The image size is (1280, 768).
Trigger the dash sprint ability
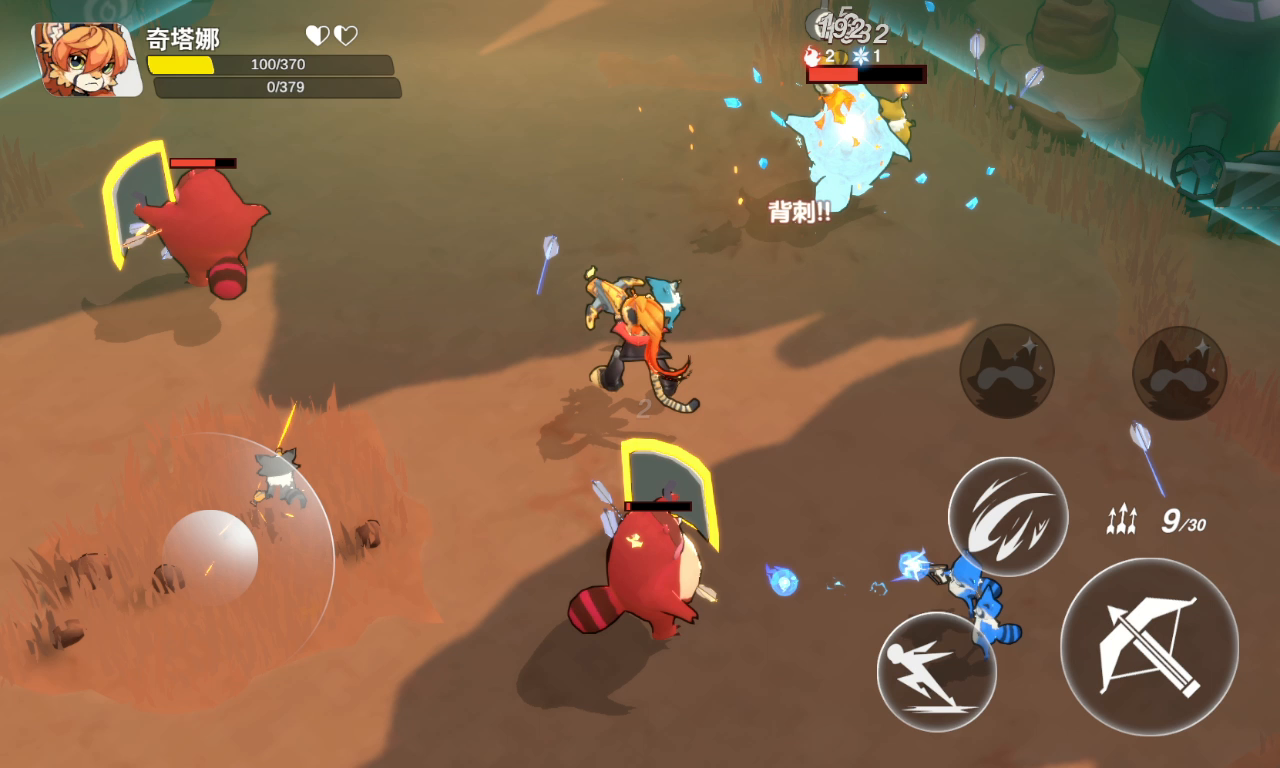coord(936,671)
